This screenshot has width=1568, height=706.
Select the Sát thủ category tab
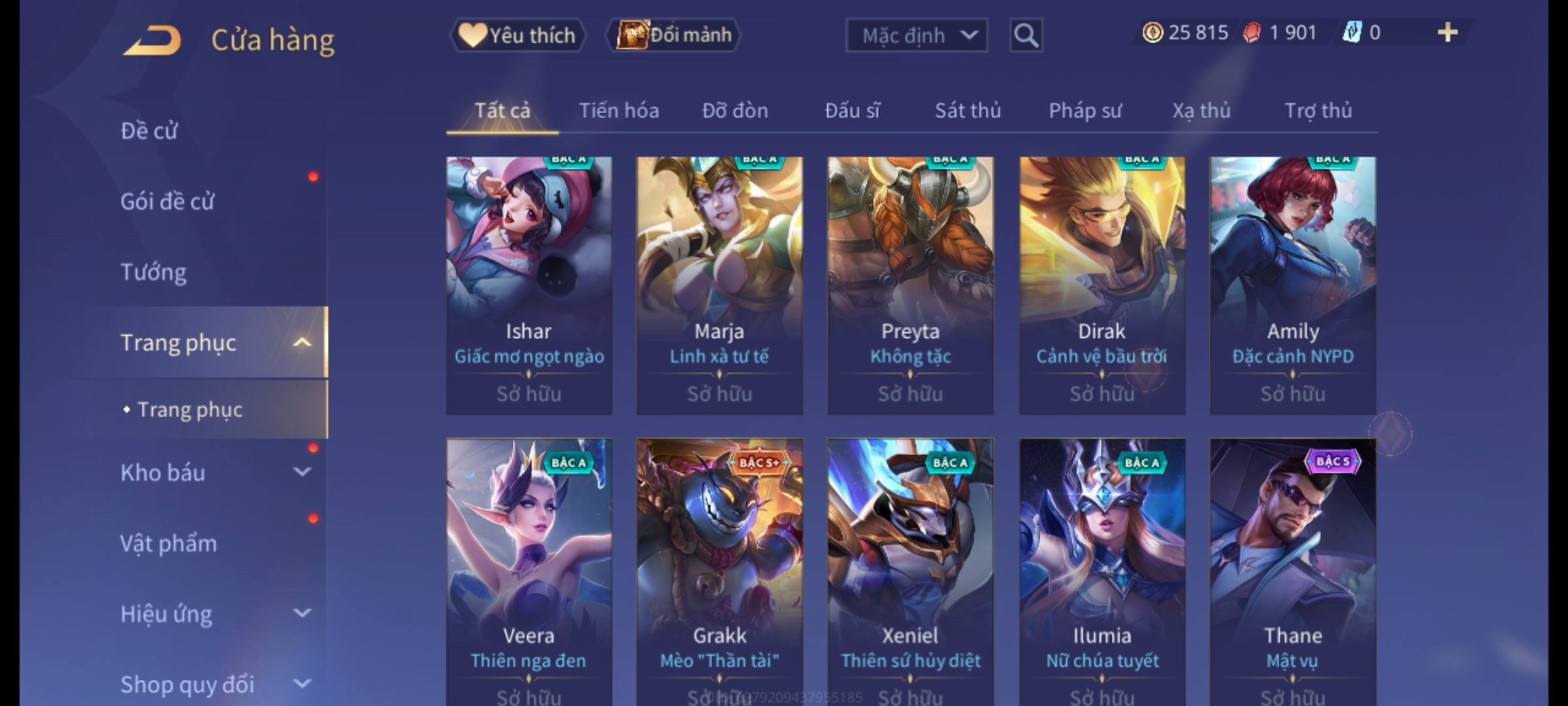[x=968, y=111]
